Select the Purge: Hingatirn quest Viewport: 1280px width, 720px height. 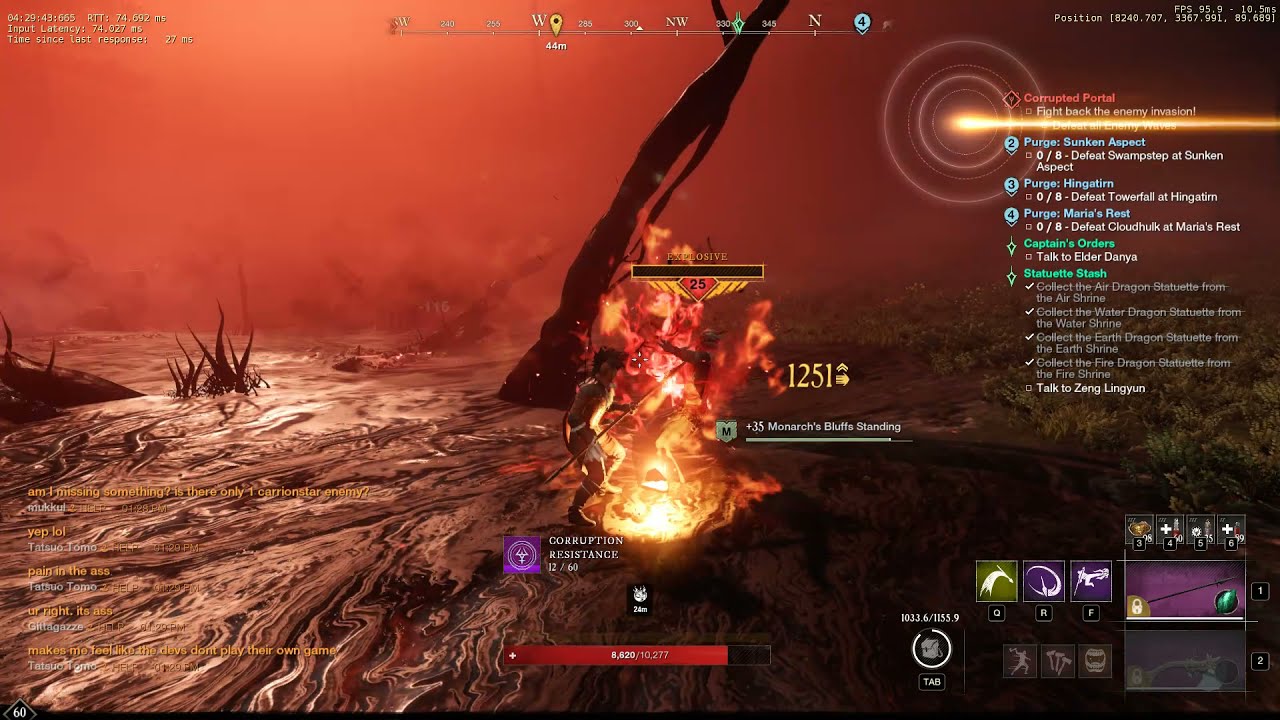(x=1070, y=184)
